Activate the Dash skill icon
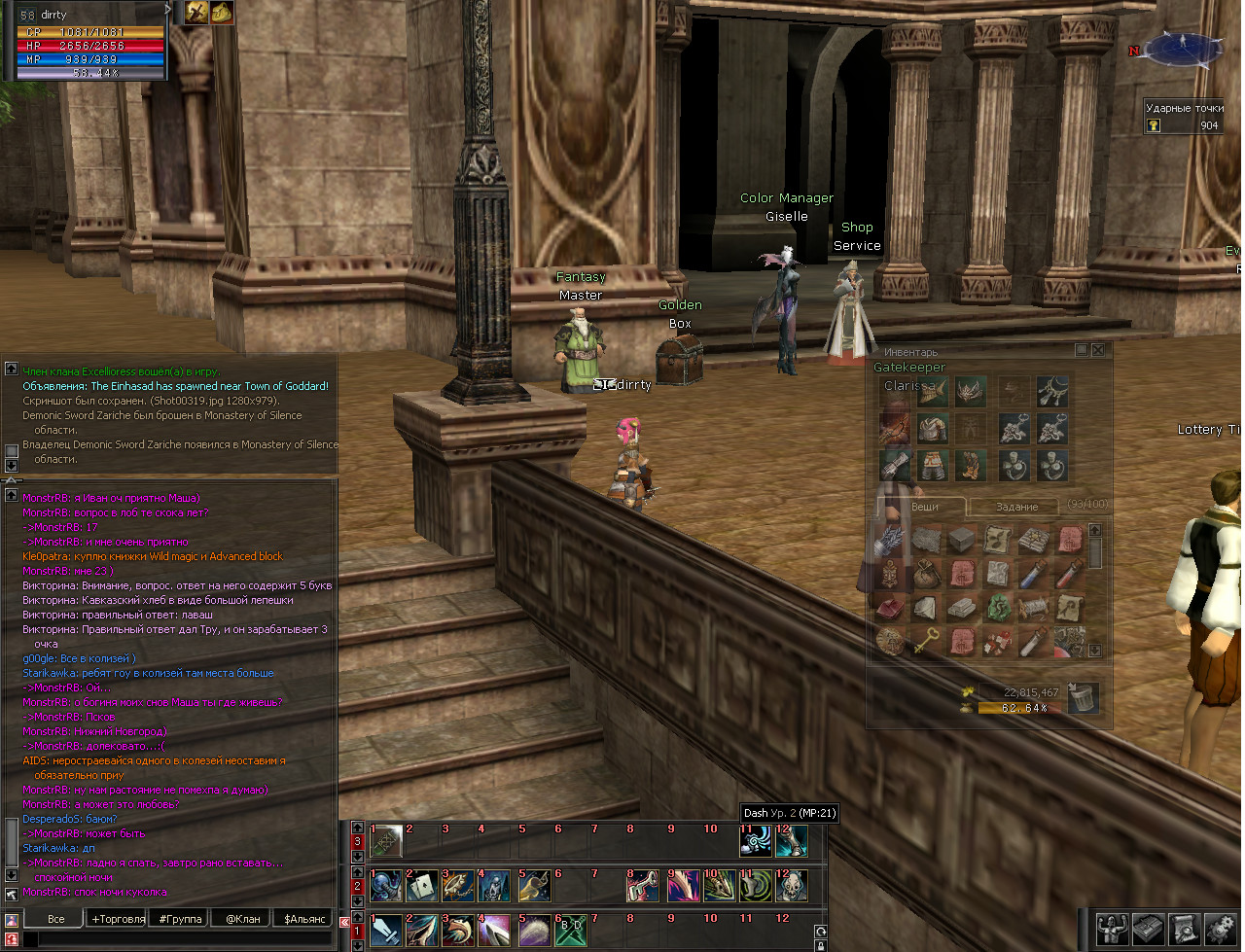 [x=756, y=841]
